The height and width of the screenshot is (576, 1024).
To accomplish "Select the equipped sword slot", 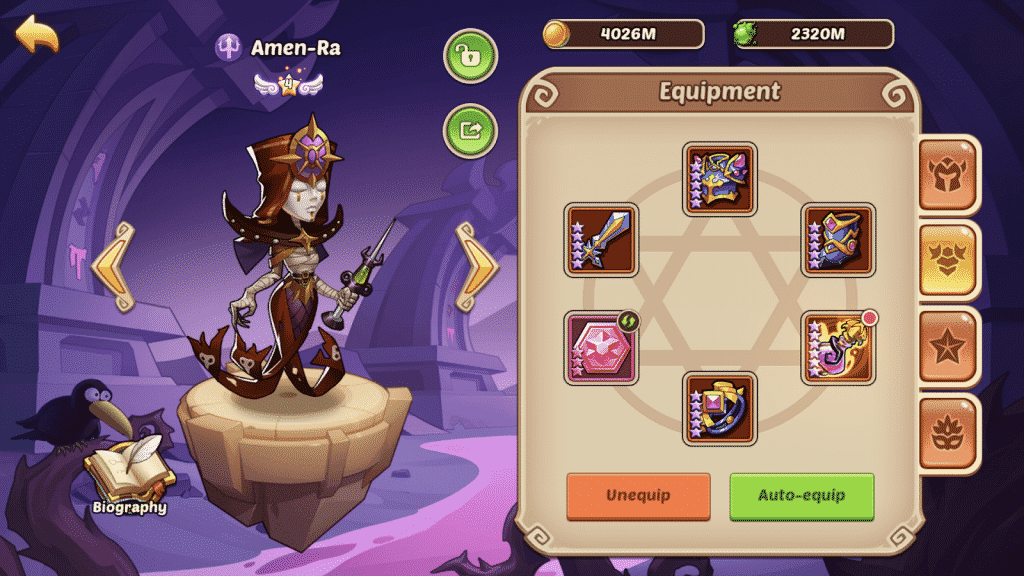I will pos(601,240).
